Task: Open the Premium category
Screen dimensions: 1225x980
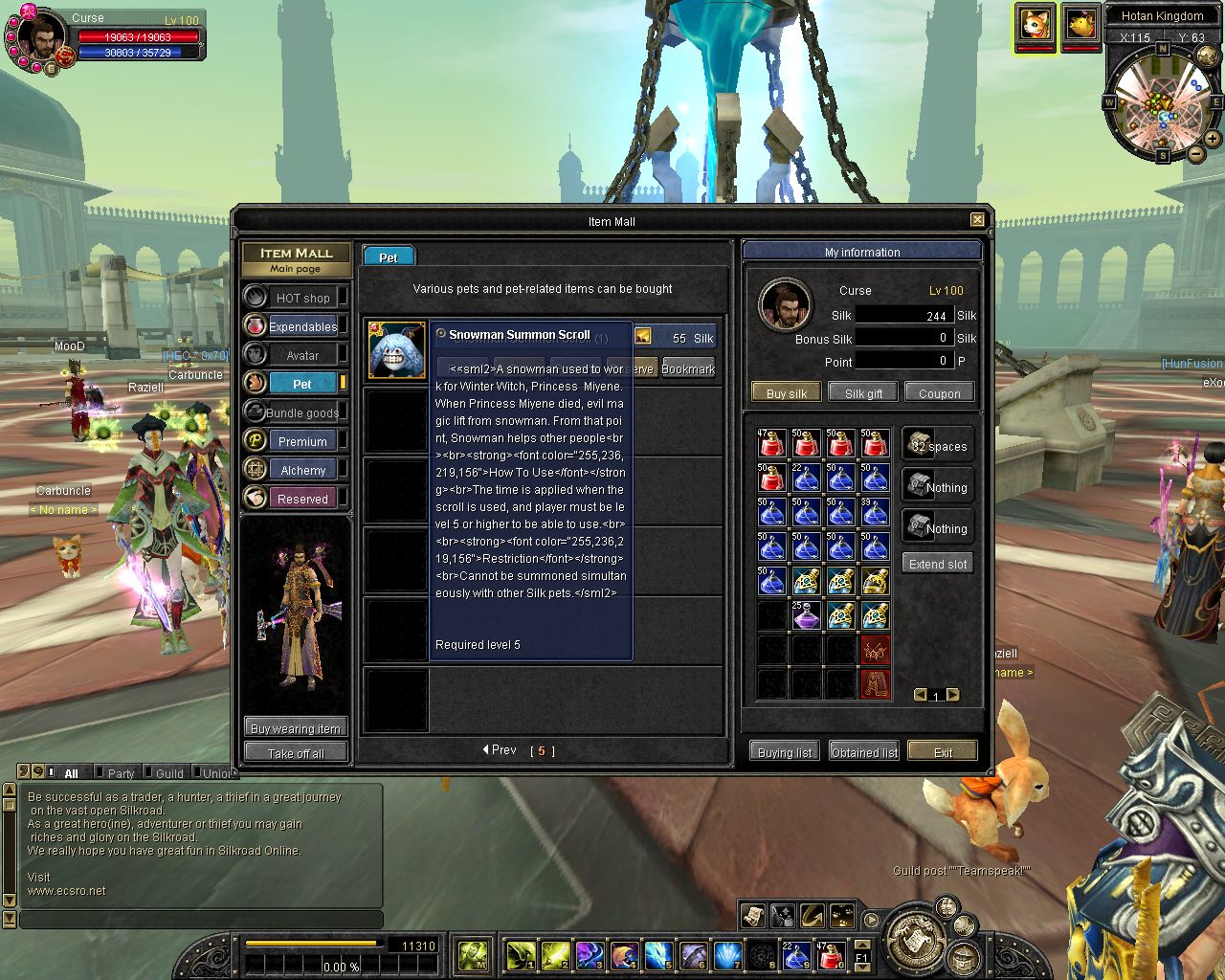Action: (x=301, y=441)
